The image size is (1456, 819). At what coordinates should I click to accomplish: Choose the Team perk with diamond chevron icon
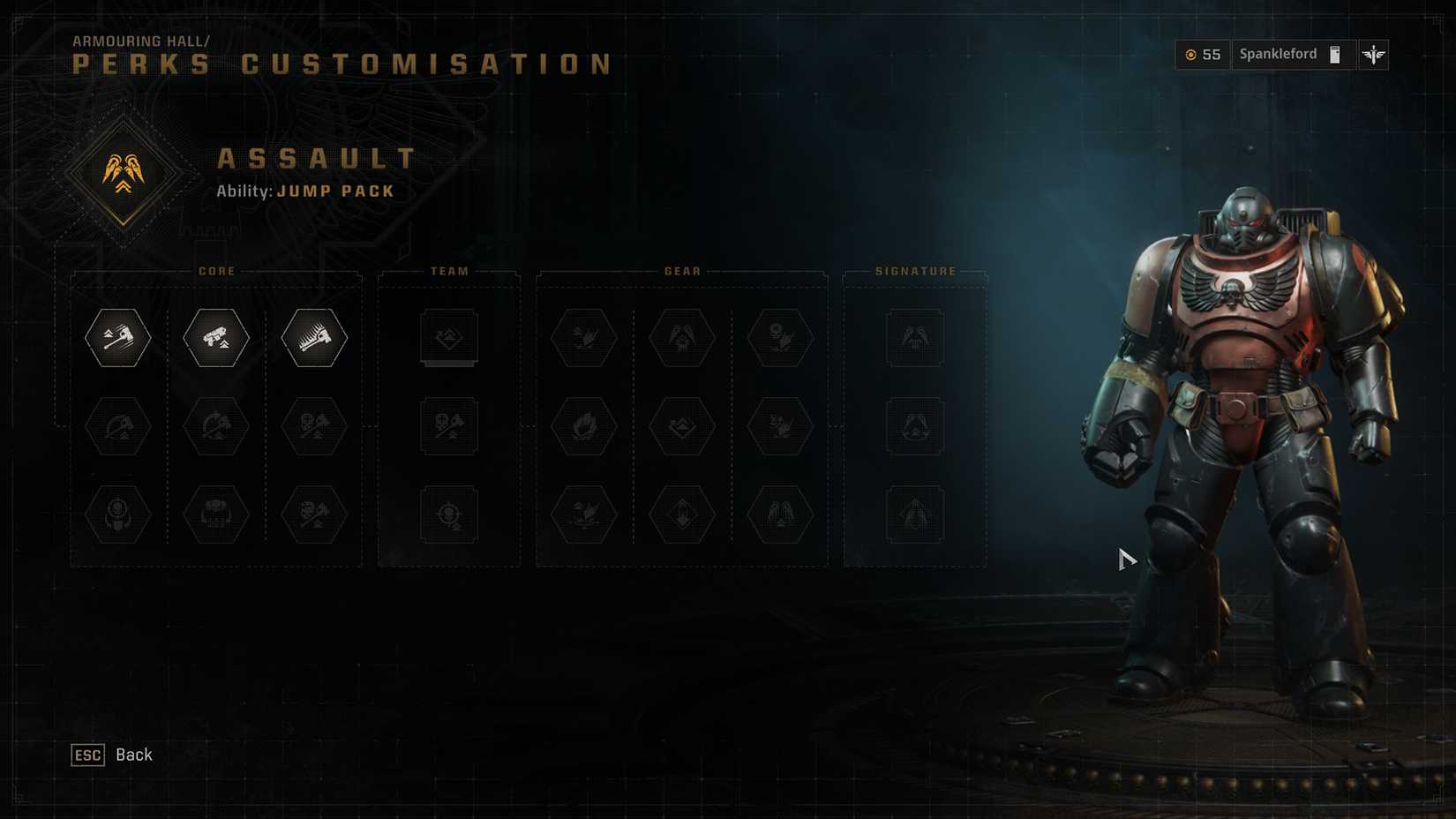point(449,337)
